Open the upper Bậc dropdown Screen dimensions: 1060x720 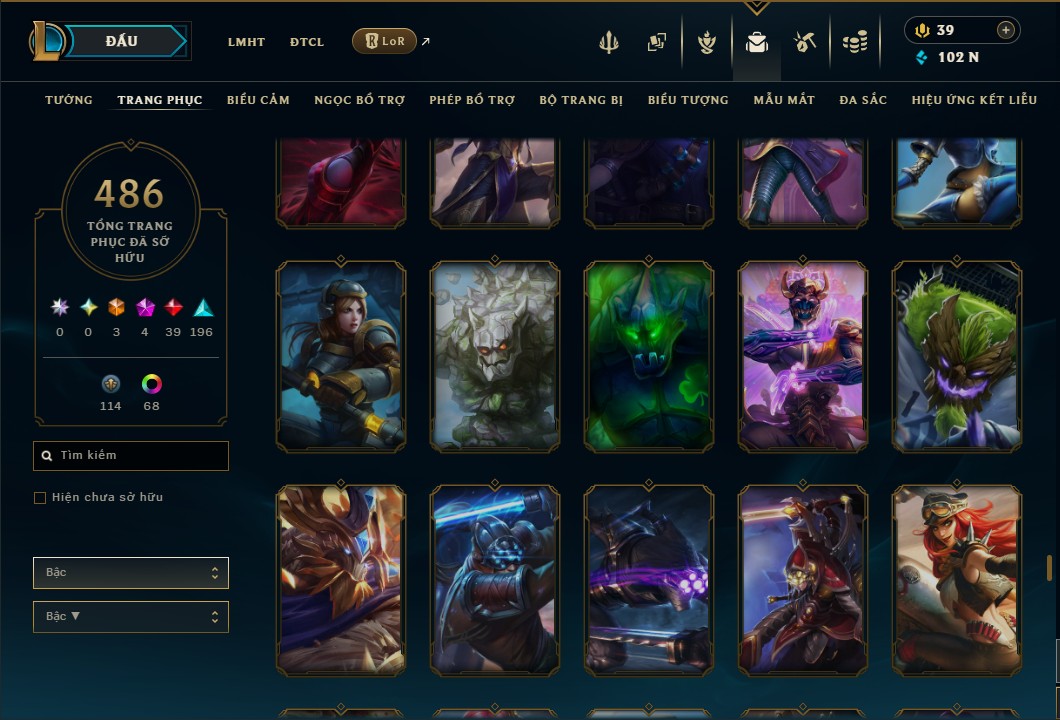click(131, 573)
